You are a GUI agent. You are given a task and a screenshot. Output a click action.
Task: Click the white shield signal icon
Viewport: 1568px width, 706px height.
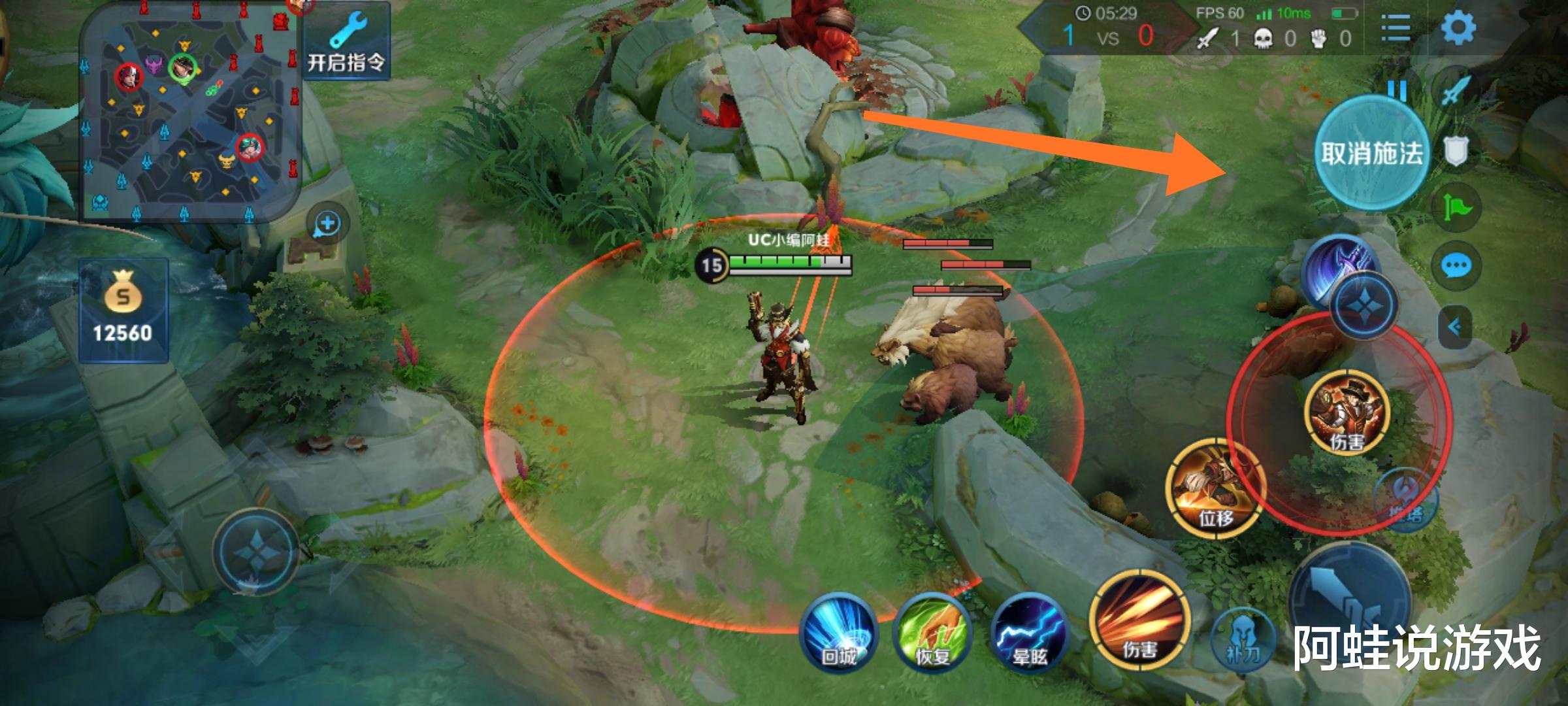1456,152
